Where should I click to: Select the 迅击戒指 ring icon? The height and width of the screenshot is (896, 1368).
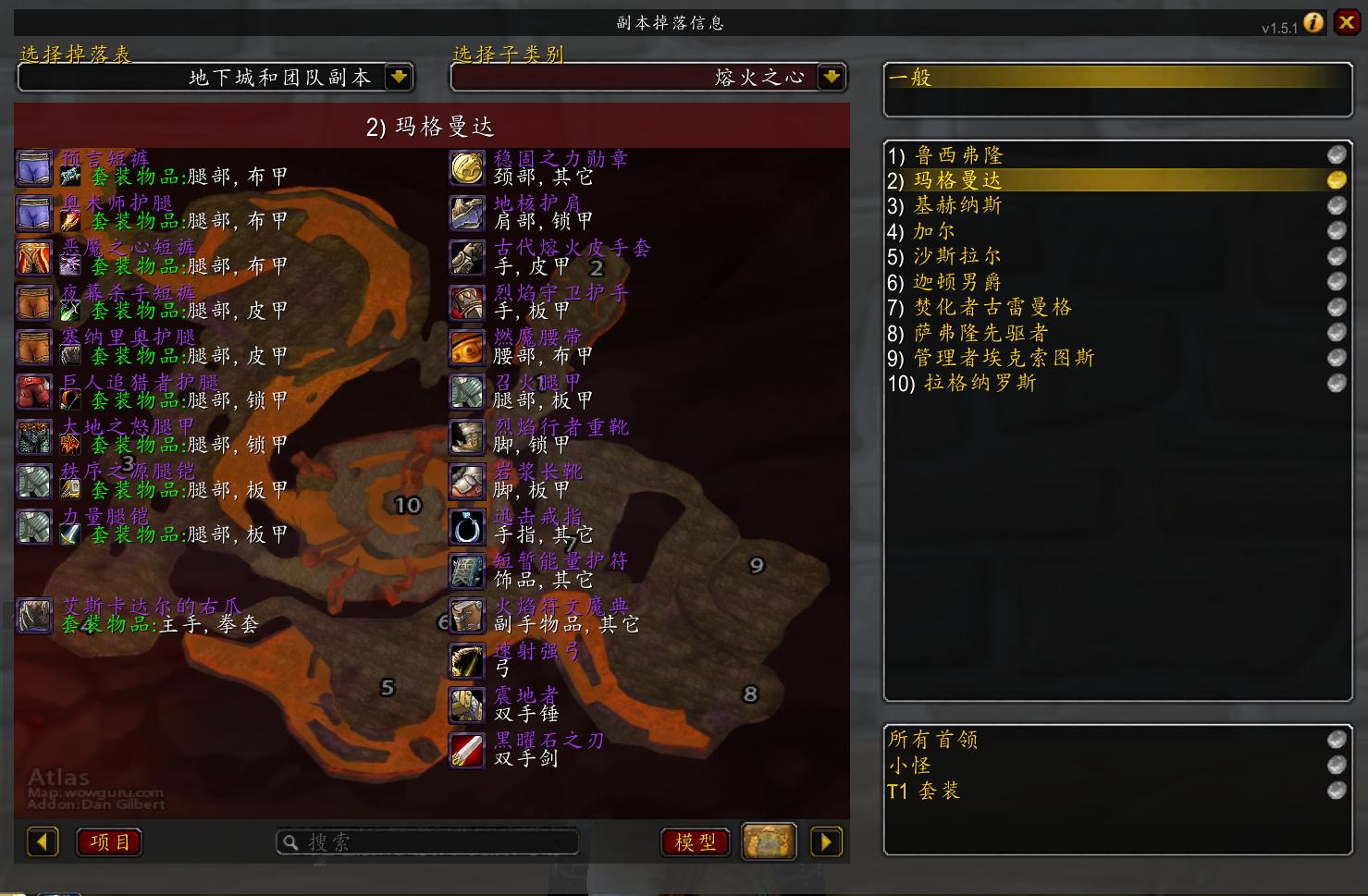(x=466, y=525)
